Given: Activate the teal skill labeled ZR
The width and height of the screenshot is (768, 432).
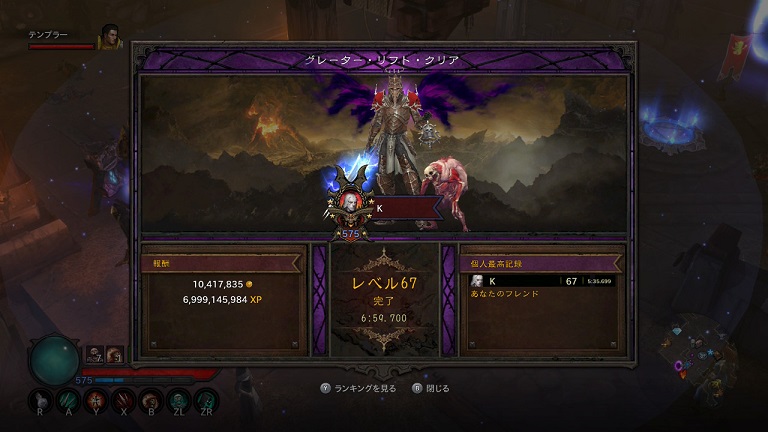Looking at the screenshot, I should pos(207,400).
